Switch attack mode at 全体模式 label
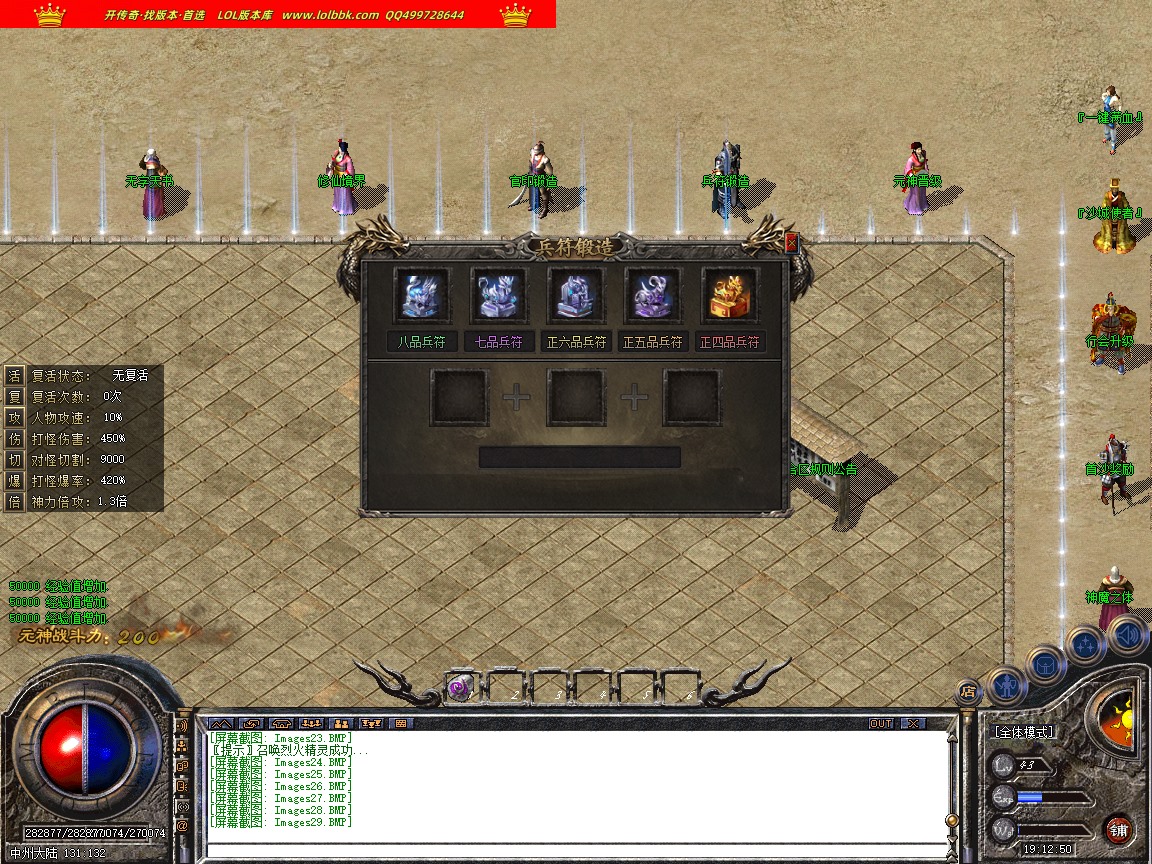The height and width of the screenshot is (864, 1152). (x=1024, y=732)
